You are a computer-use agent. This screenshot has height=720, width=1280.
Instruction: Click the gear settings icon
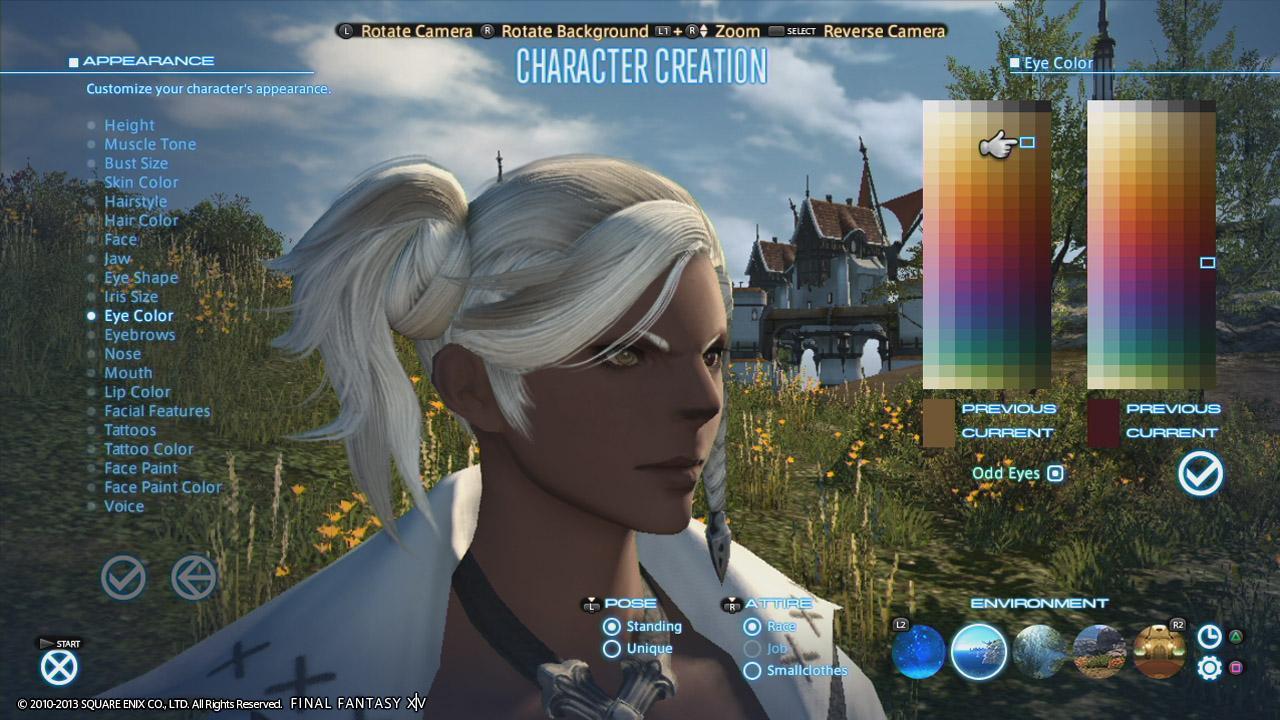[x=1209, y=668]
